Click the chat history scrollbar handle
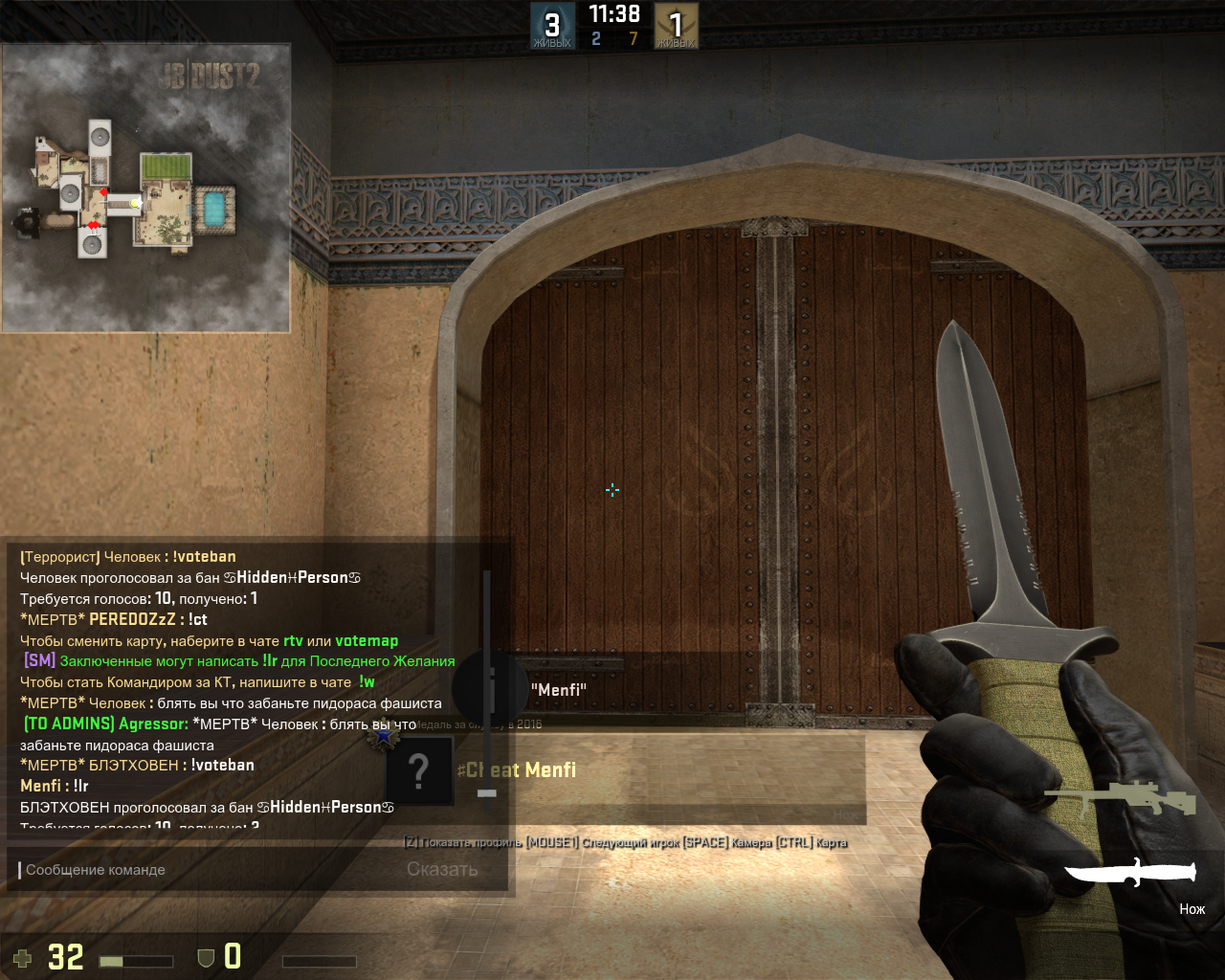Viewport: 1225px width, 980px height. pyautogui.click(x=487, y=792)
